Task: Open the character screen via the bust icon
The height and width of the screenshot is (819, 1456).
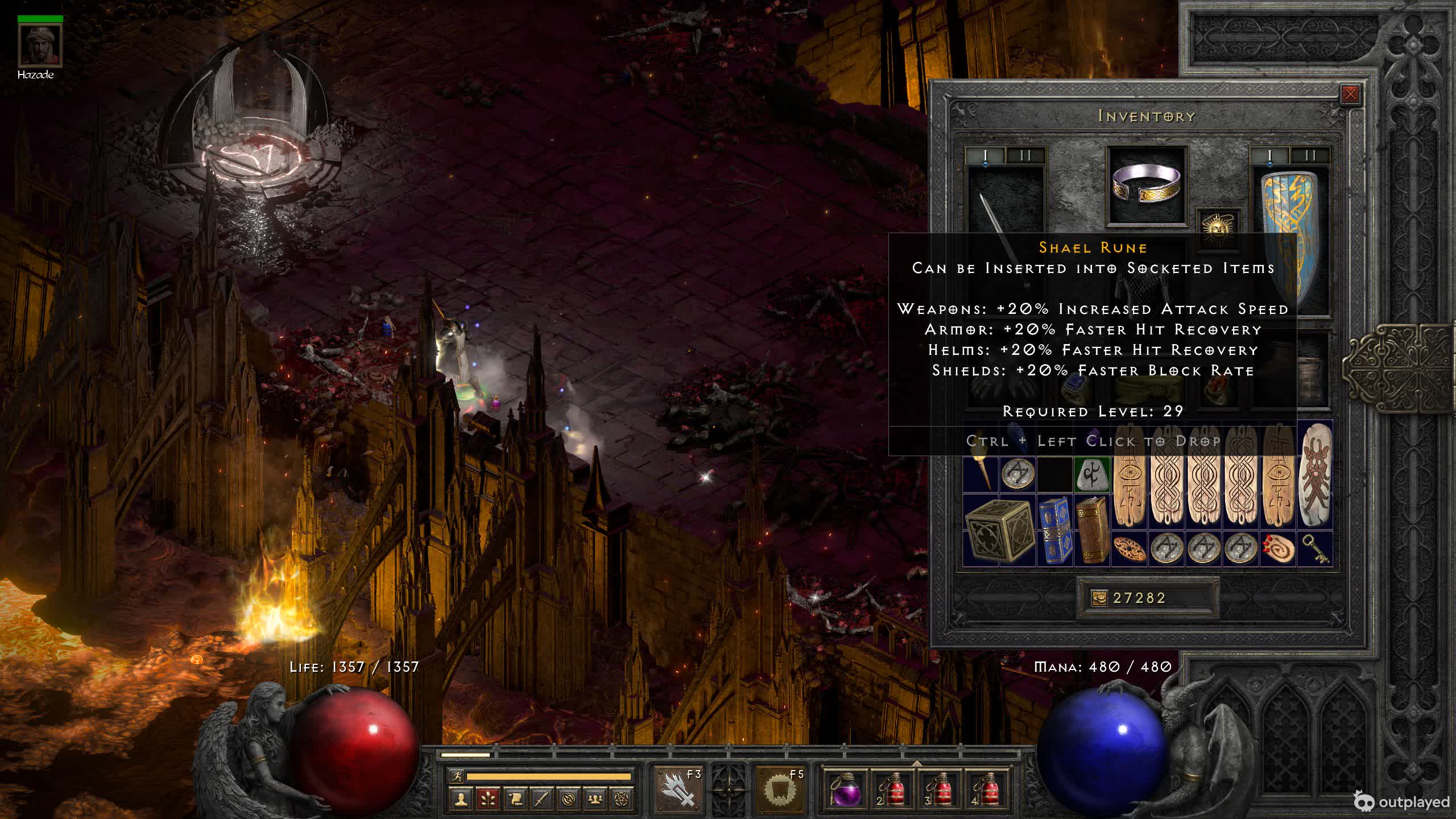Action: pyautogui.click(x=460, y=799)
